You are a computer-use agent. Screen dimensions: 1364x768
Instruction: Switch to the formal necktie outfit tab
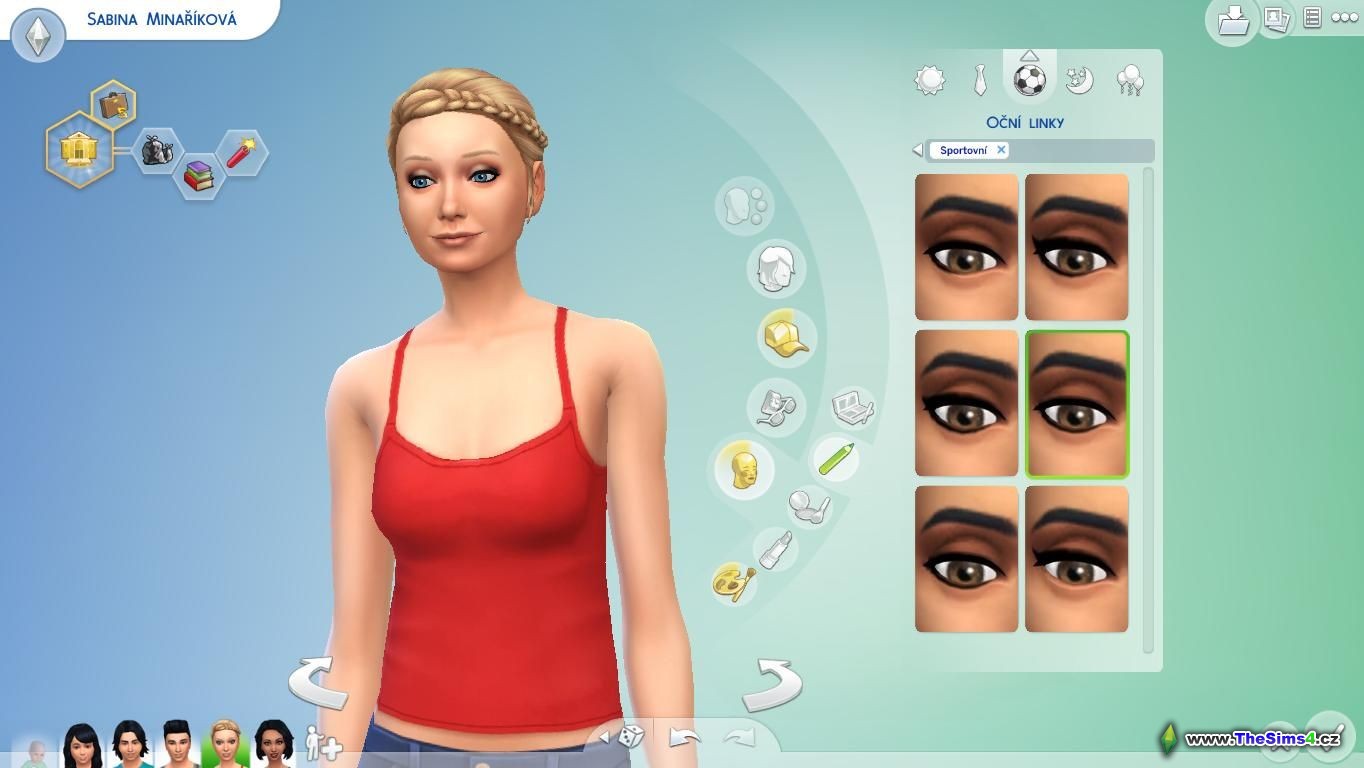point(980,81)
